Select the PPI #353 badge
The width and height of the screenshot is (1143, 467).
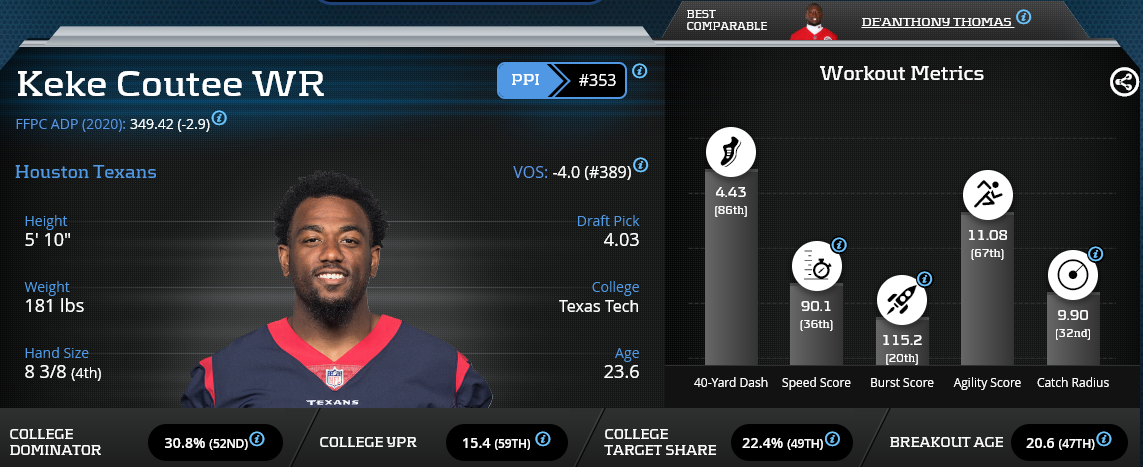(x=561, y=80)
